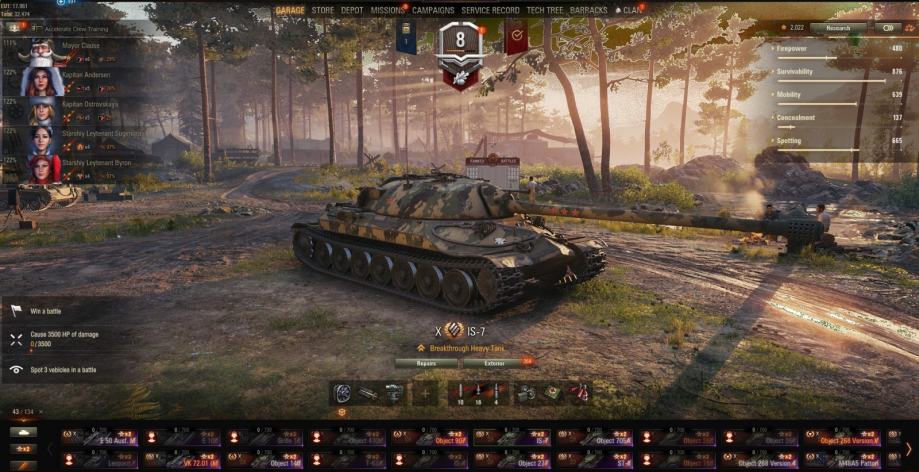The height and width of the screenshot is (472, 919).
Task: Select the IS-7 in the tank carousel
Action: pos(511,437)
